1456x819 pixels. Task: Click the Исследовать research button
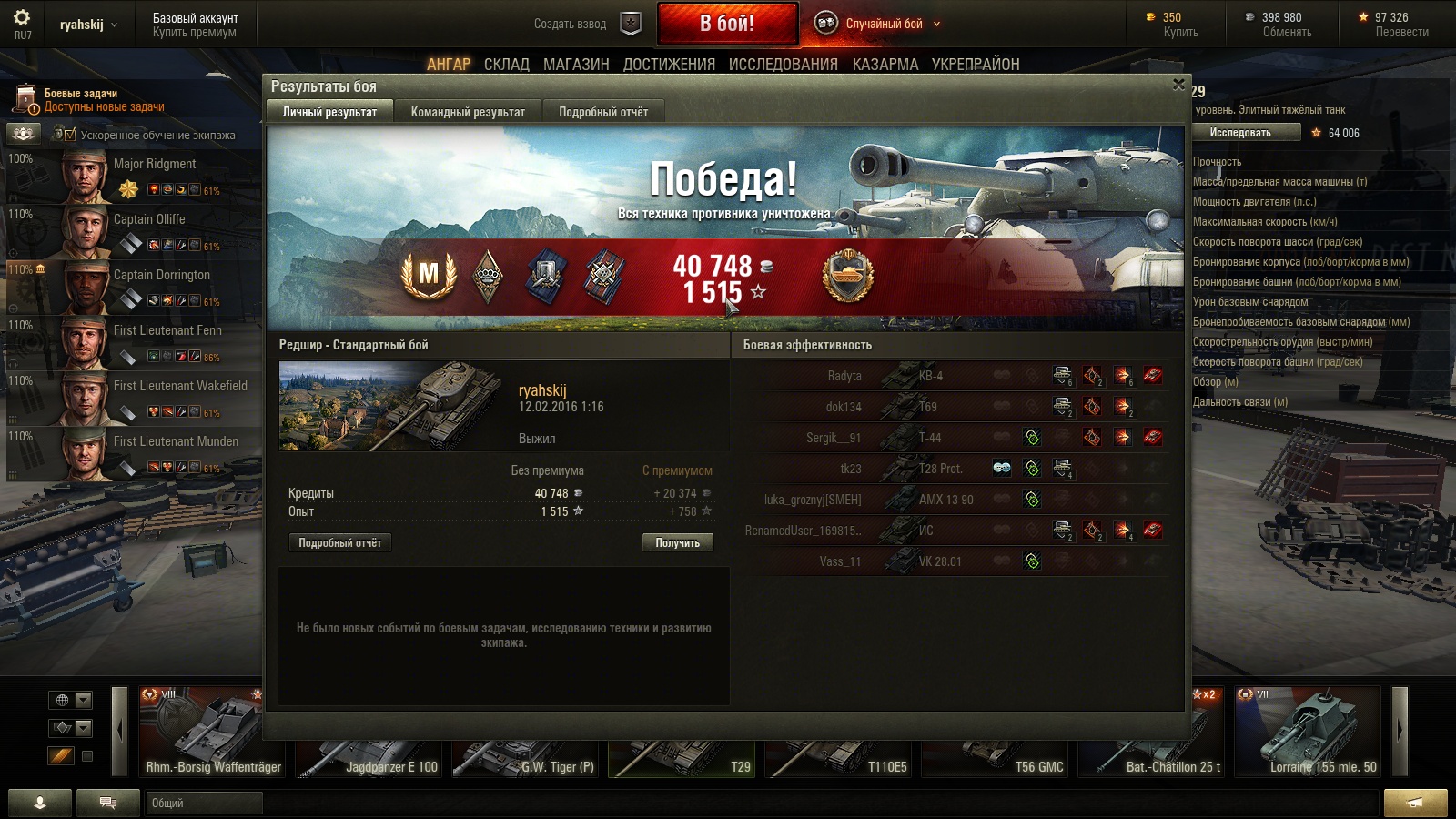pyautogui.click(x=1240, y=133)
